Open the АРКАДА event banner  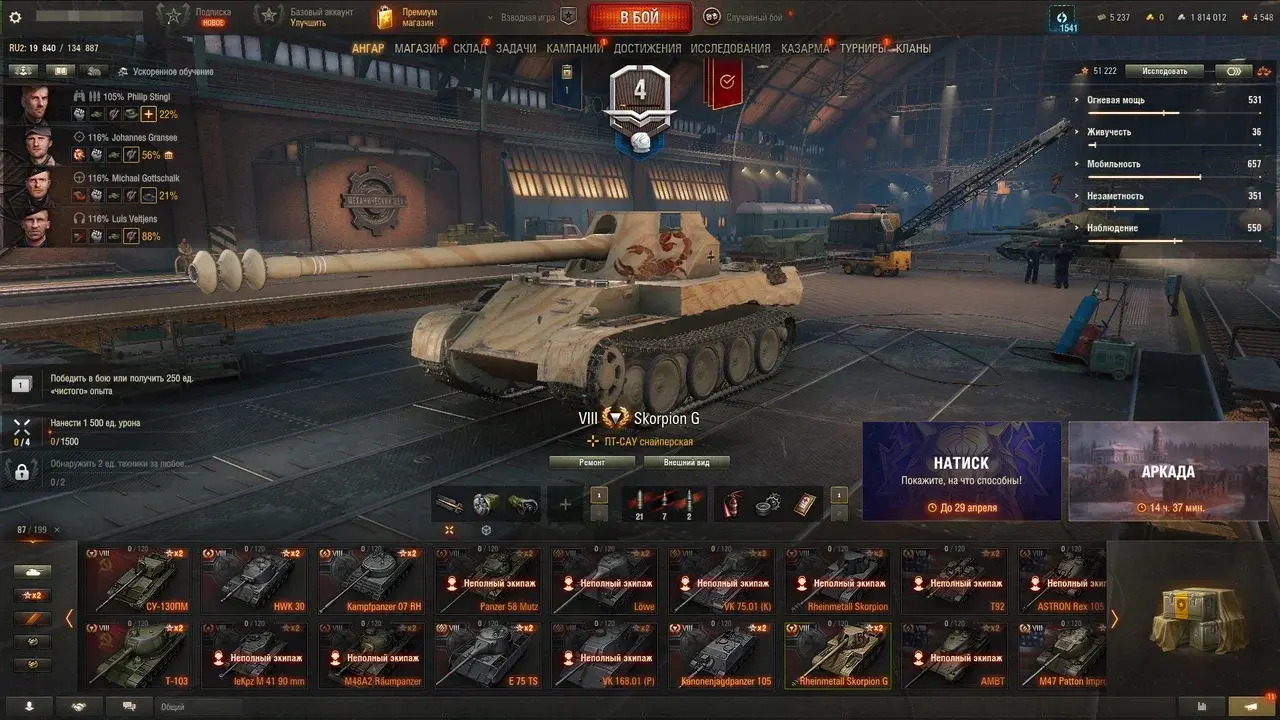pyautogui.click(x=1168, y=471)
